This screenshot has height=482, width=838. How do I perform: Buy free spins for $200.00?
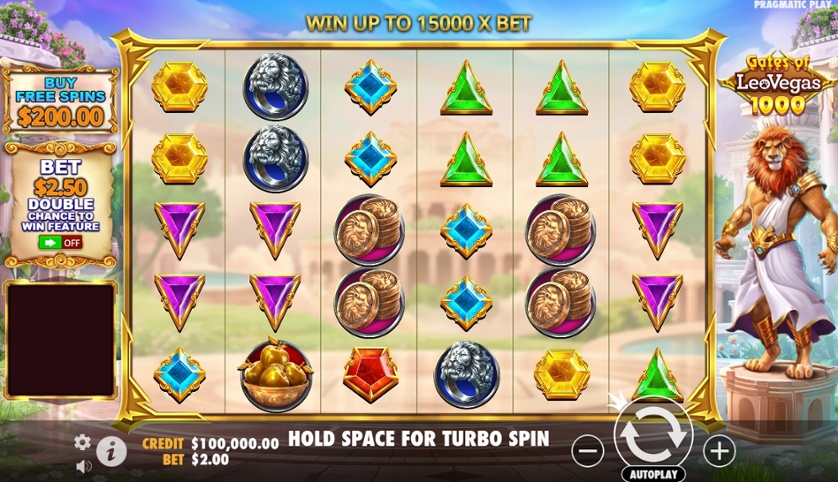coord(60,102)
